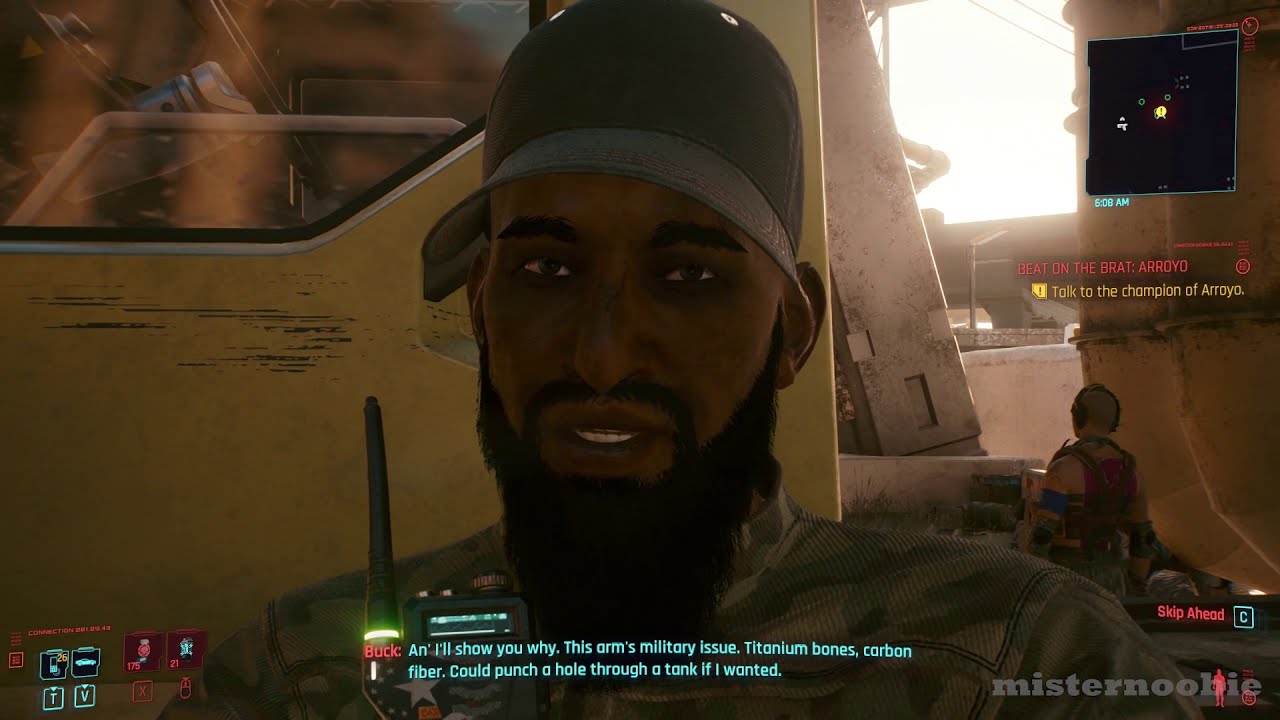Toggle vehicle call with the V keybind prompt

tap(84, 697)
